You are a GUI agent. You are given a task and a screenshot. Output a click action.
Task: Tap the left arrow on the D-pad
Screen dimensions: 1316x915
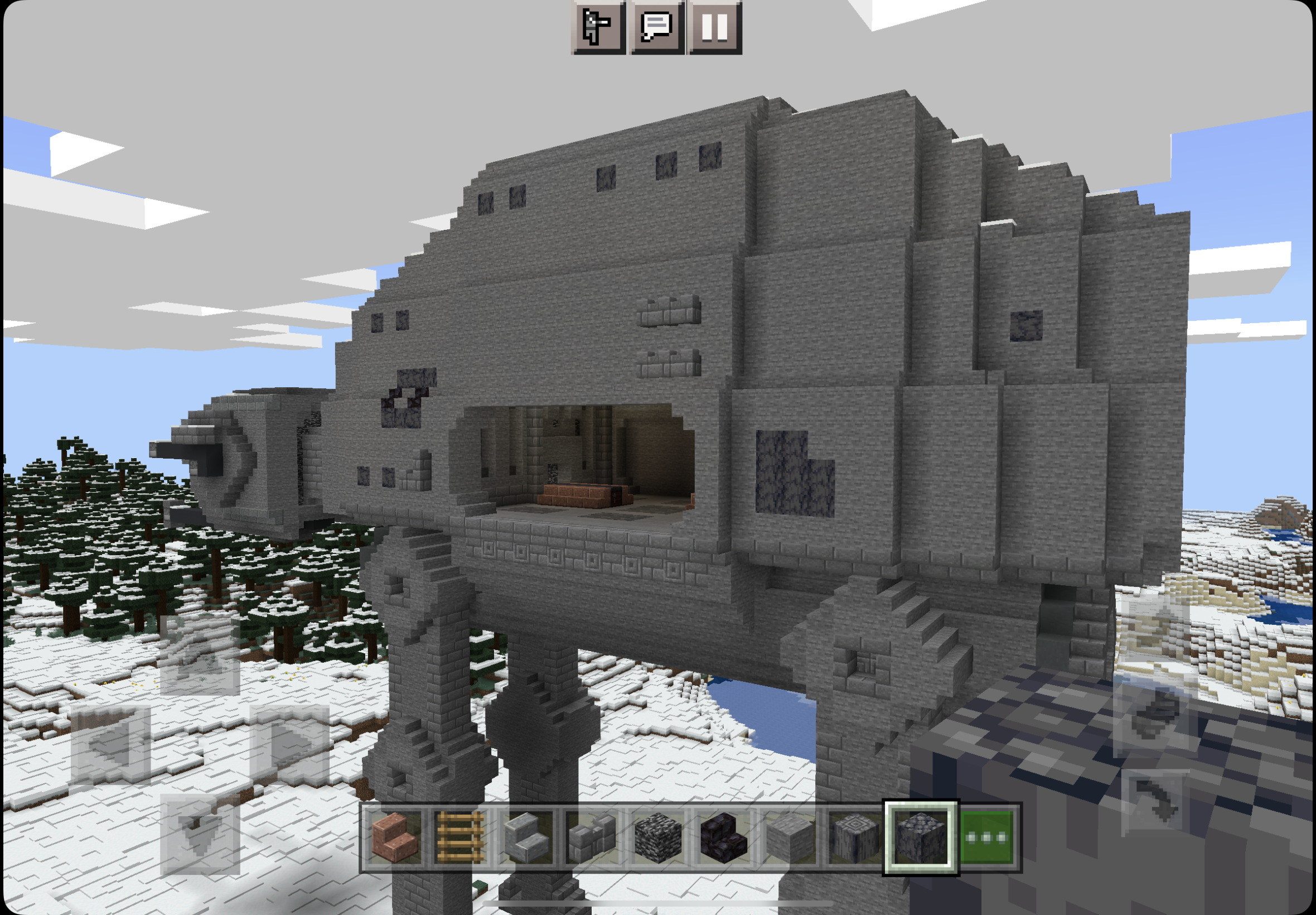(x=110, y=745)
